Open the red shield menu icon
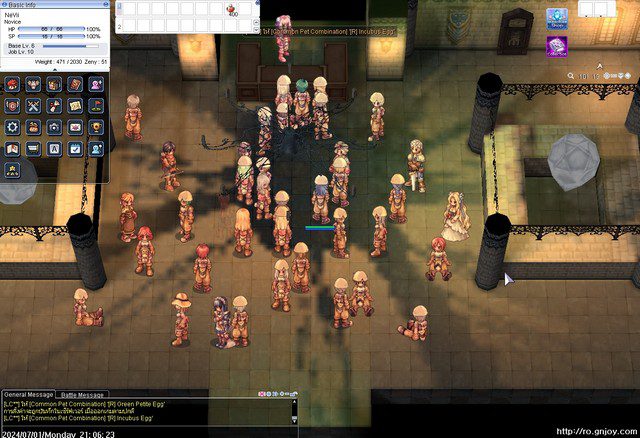This screenshot has width=640, height=438. coord(12,106)
